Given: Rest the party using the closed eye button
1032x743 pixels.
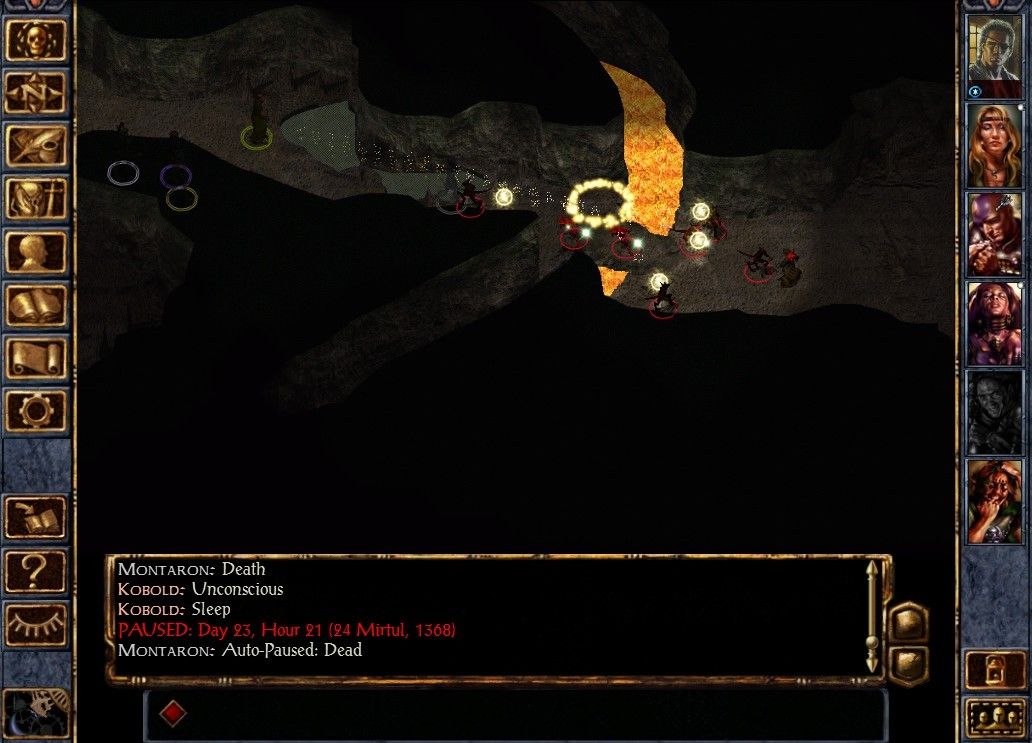Looking at the screenshot, I should point(37,624).
